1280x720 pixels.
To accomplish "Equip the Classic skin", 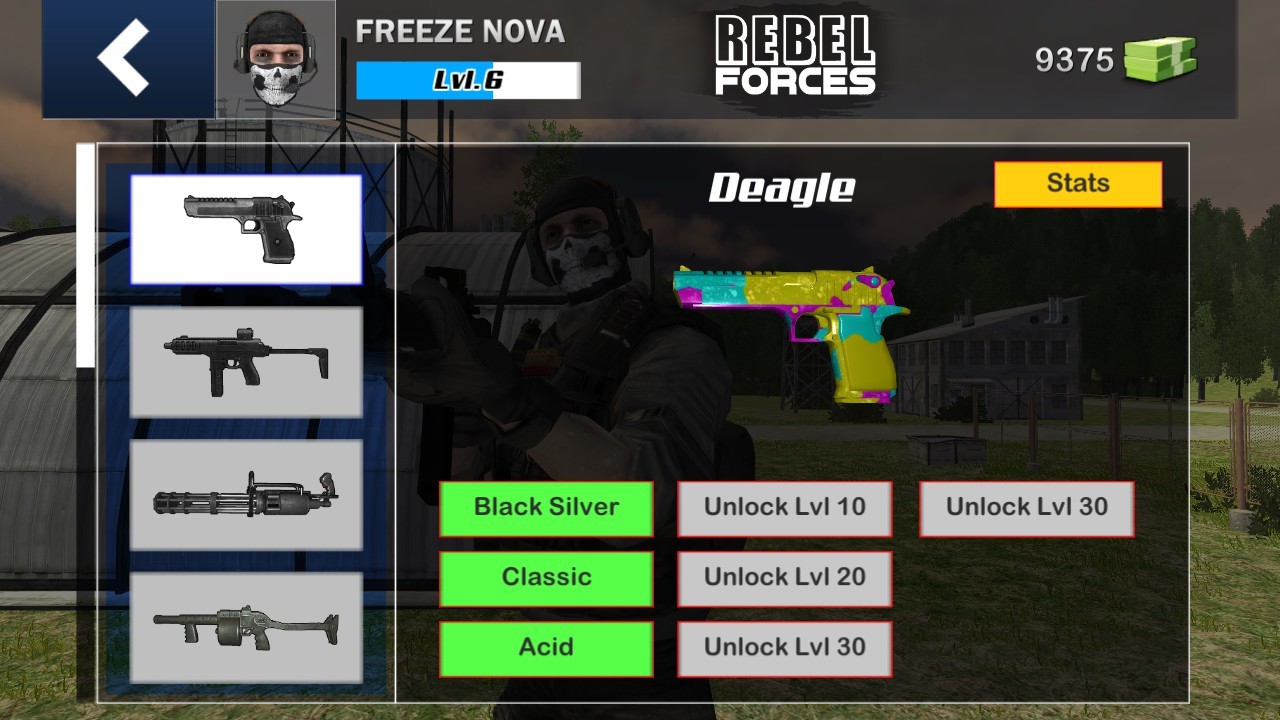I will pos(547,578).
